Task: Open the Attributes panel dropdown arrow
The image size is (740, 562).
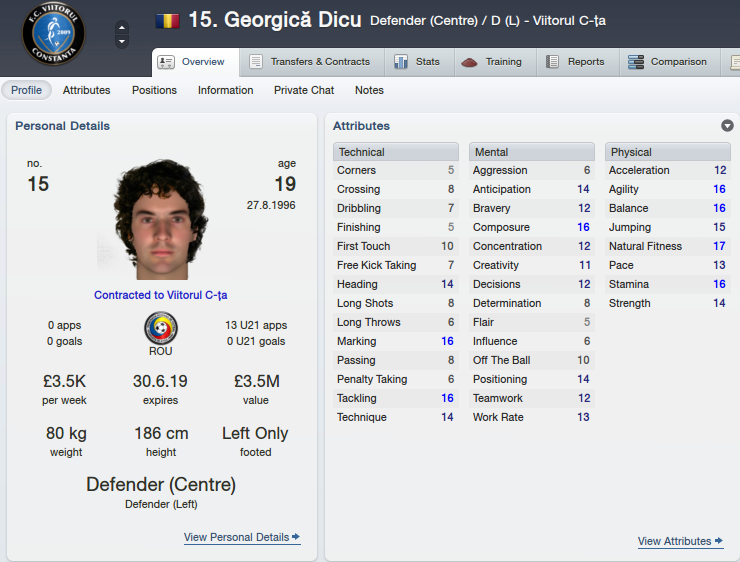Action: pyautogui.click(x=727, y=126)
